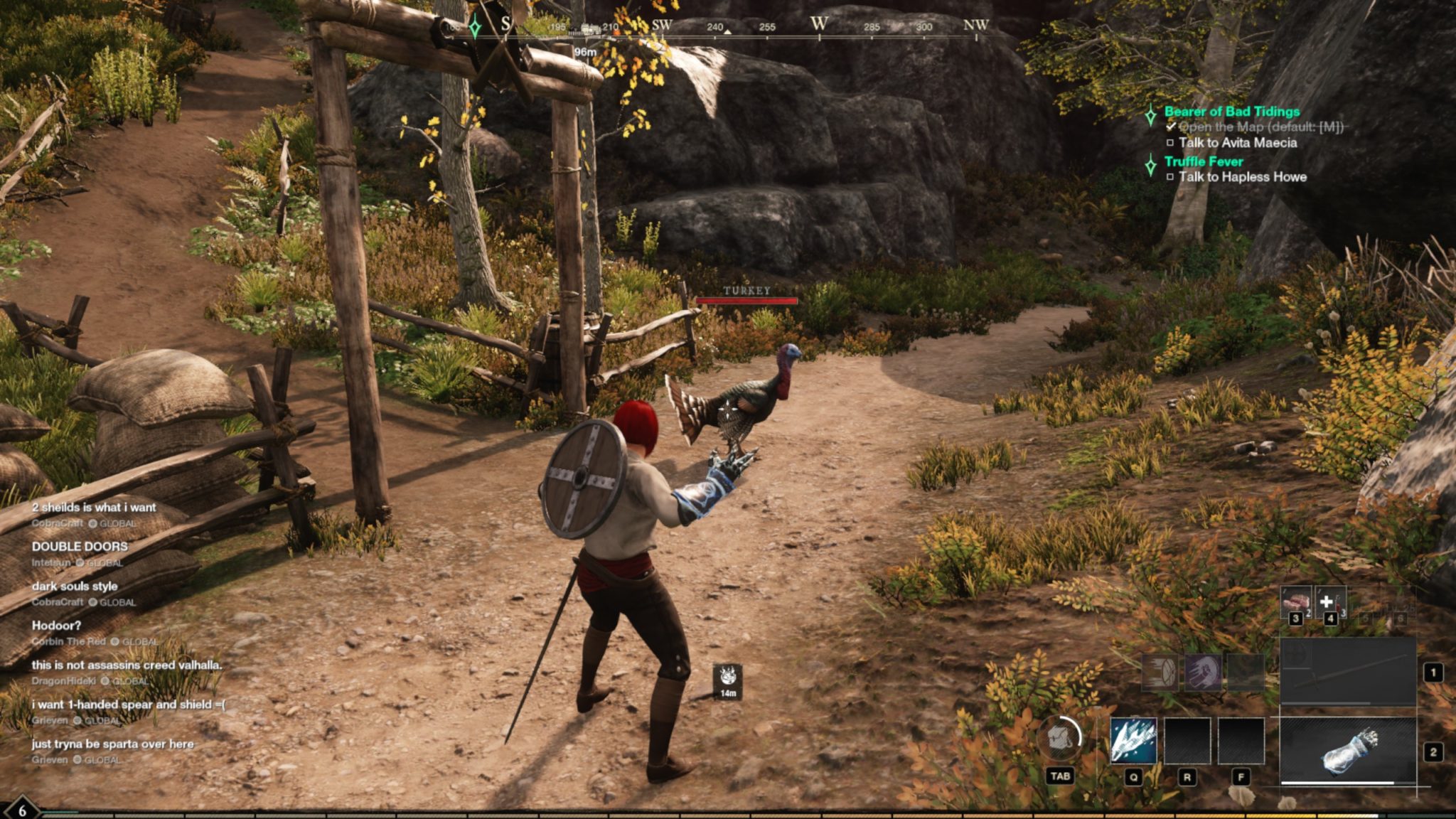
Task: Click CobraCraft's 'dark souls style' chat message
Action: coord(75,587)
